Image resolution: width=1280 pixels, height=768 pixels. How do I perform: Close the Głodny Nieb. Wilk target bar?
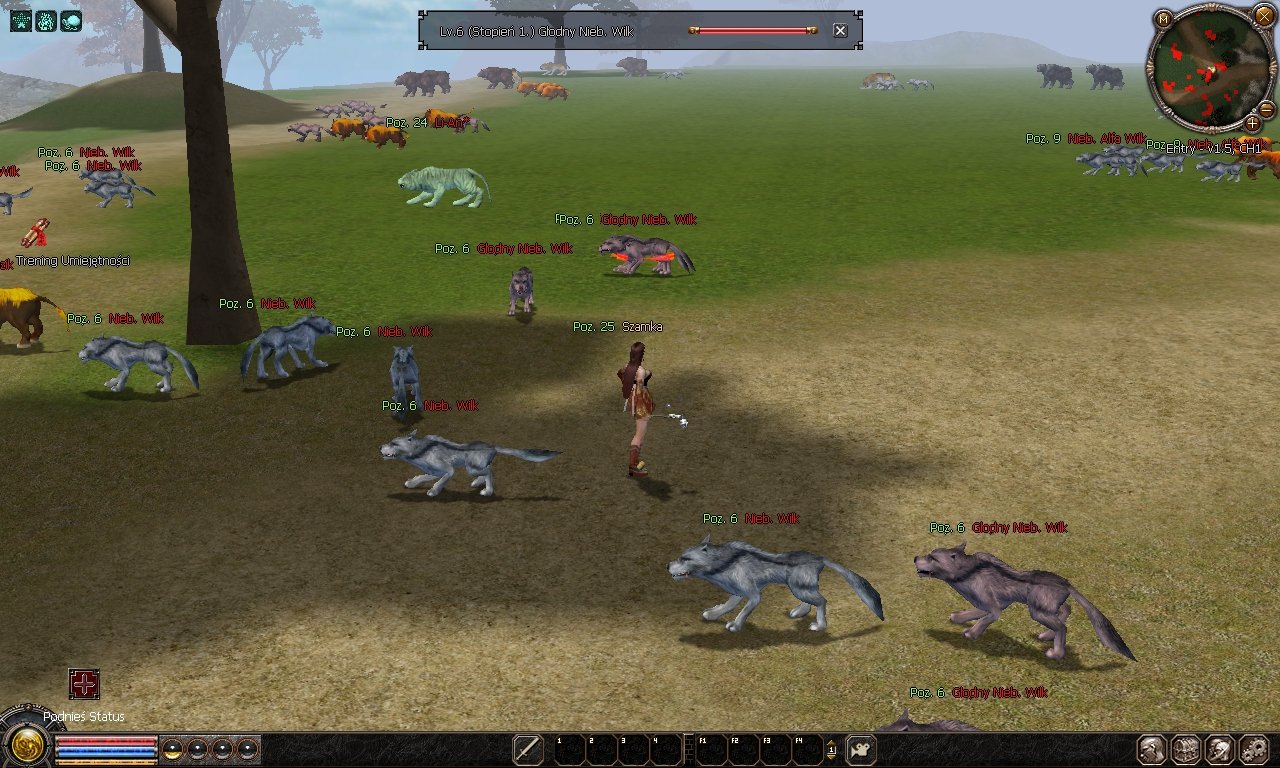[x=840, y=31]
